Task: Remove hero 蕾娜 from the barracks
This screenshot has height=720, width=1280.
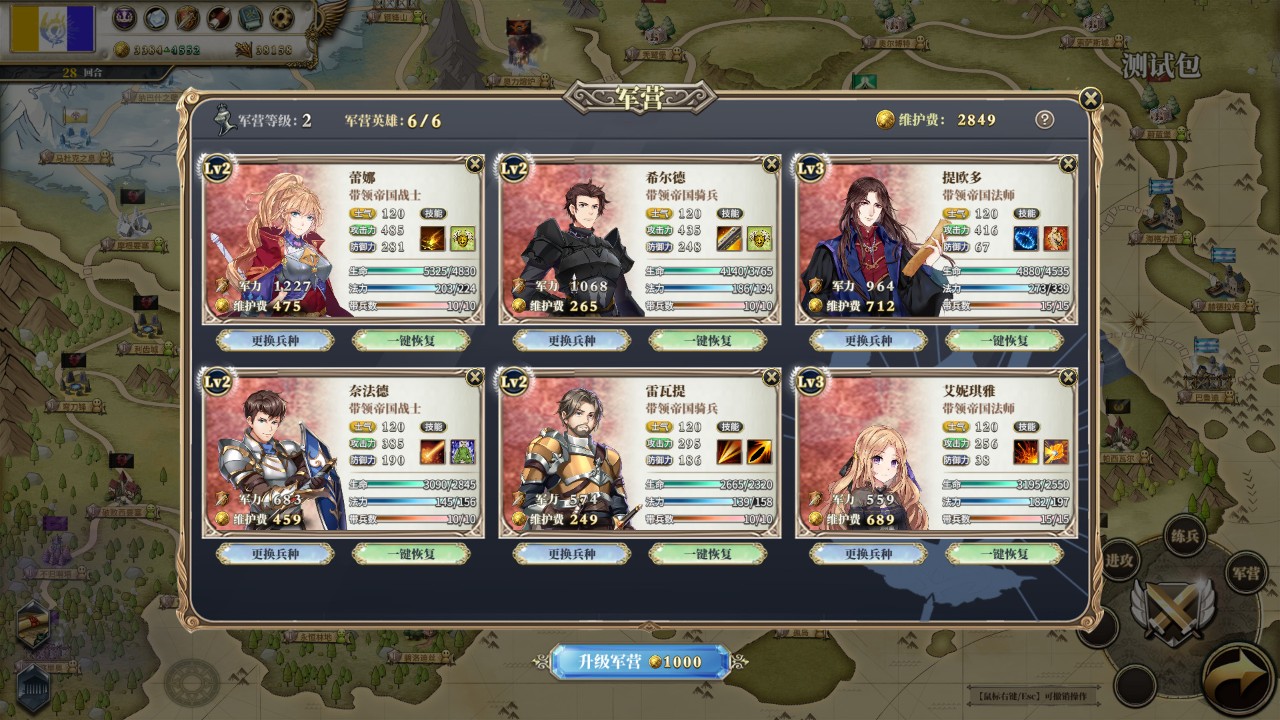Action: tap(475, 164)
